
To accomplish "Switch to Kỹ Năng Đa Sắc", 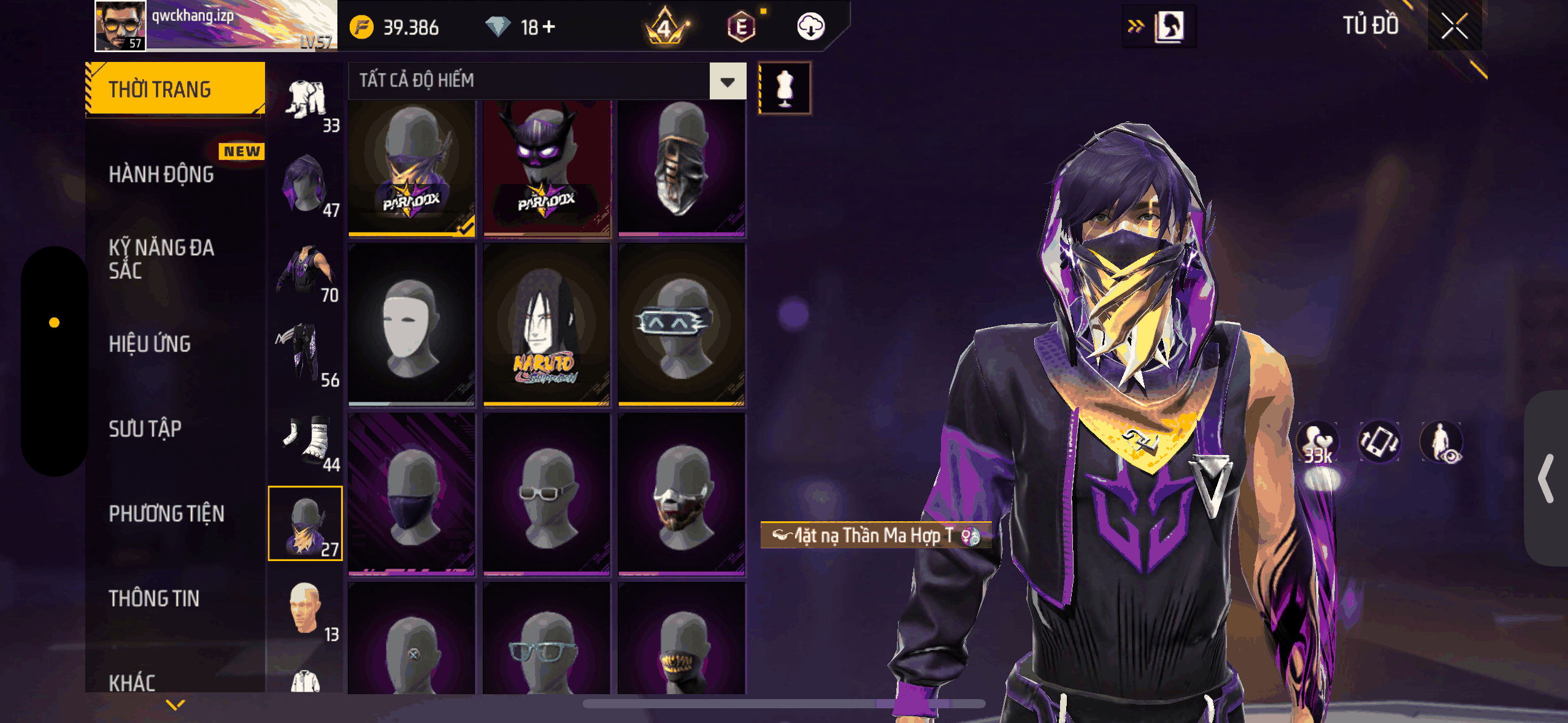I will pos(161,259).
